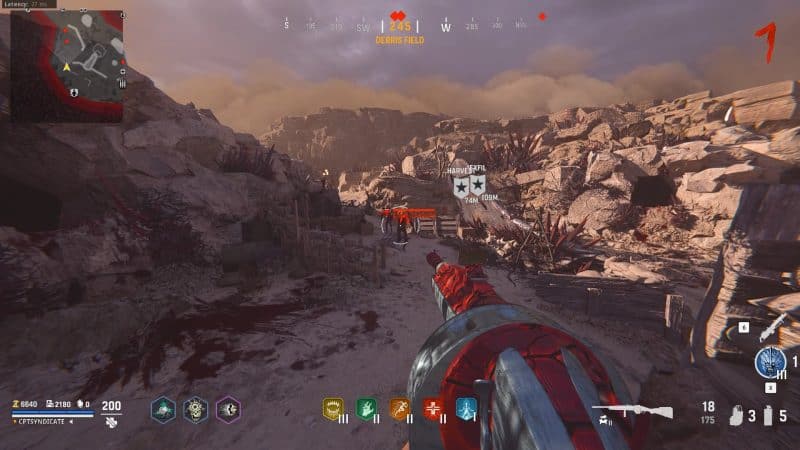The width and height of the screenshot is (800, 450).
Task: Click the white weapon icon above field upgrade
Action: tap(771, 328)
